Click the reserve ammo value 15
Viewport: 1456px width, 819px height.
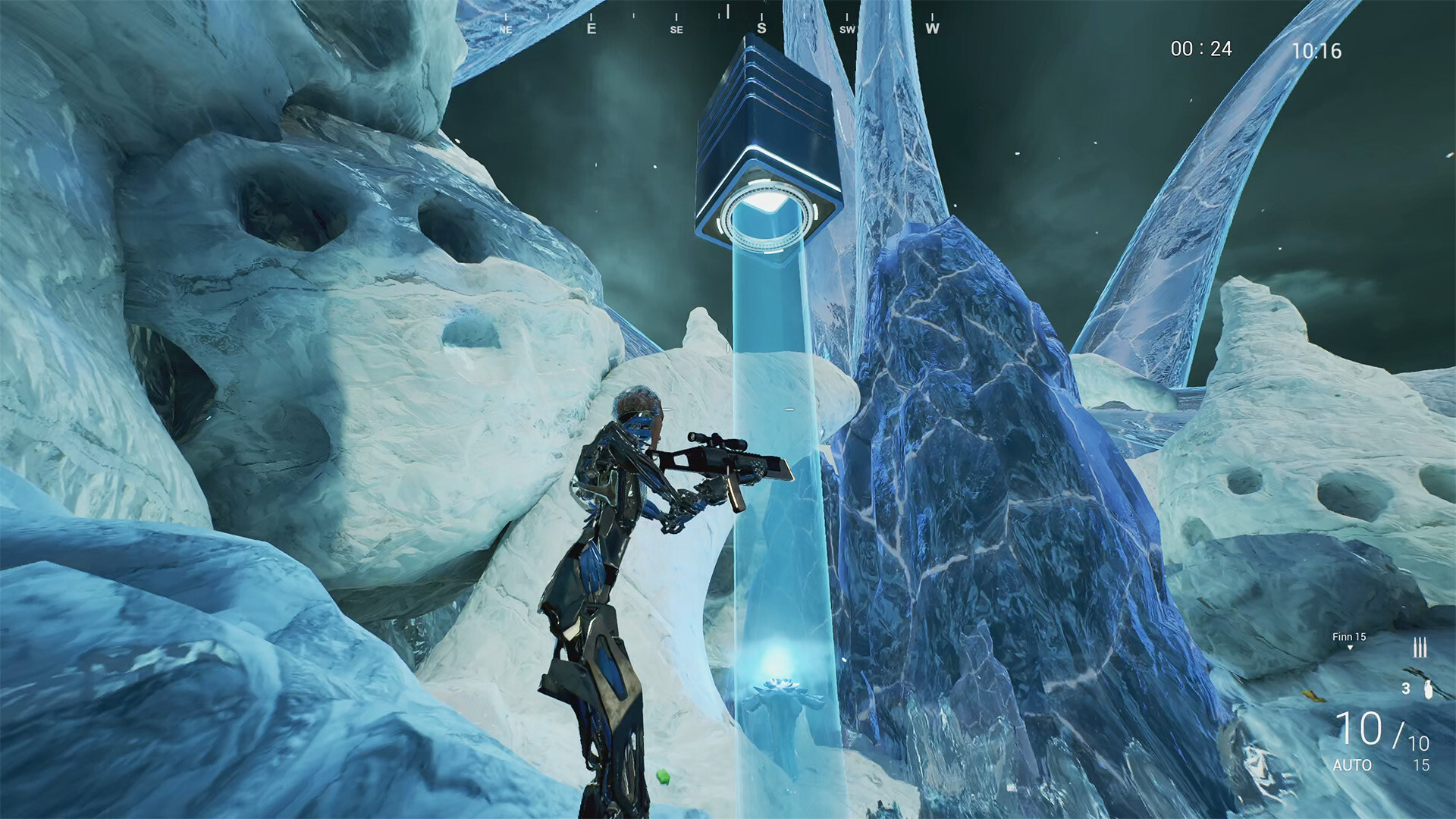click(1423, 765)
